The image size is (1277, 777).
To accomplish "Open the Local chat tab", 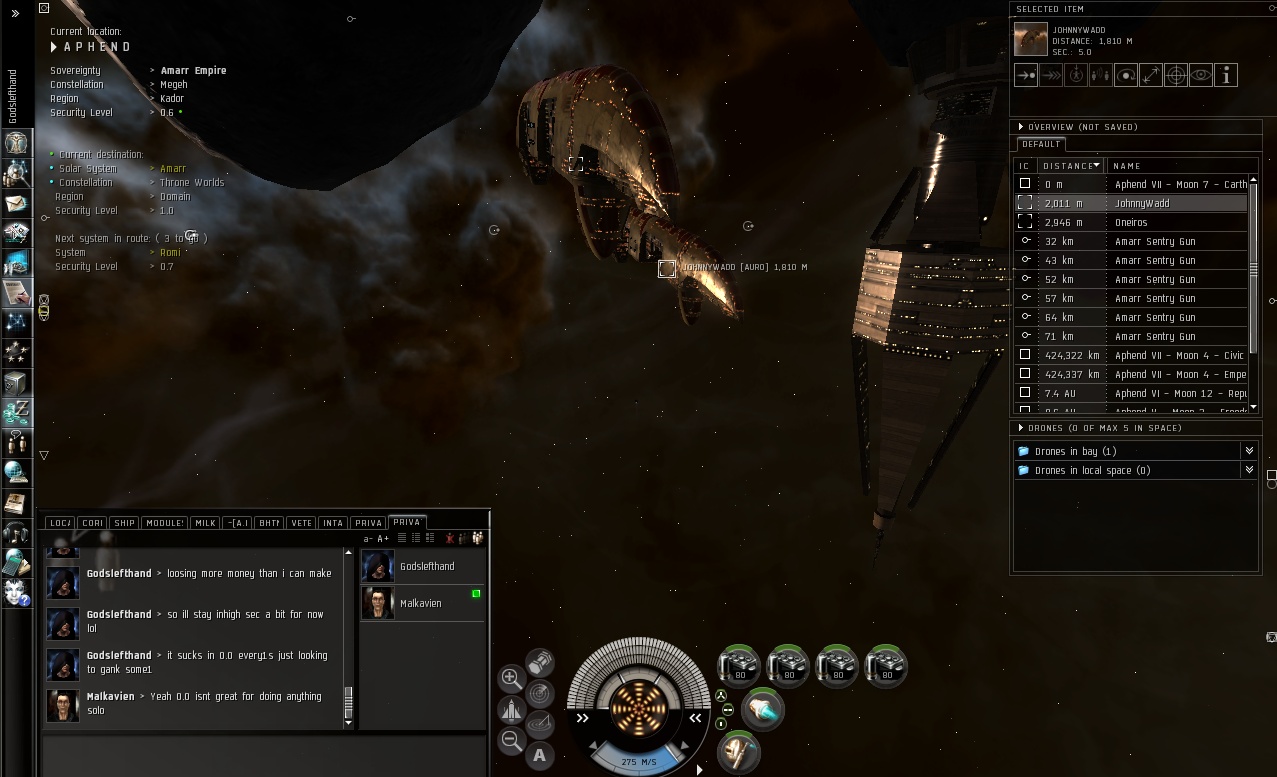I will (60, 523).
